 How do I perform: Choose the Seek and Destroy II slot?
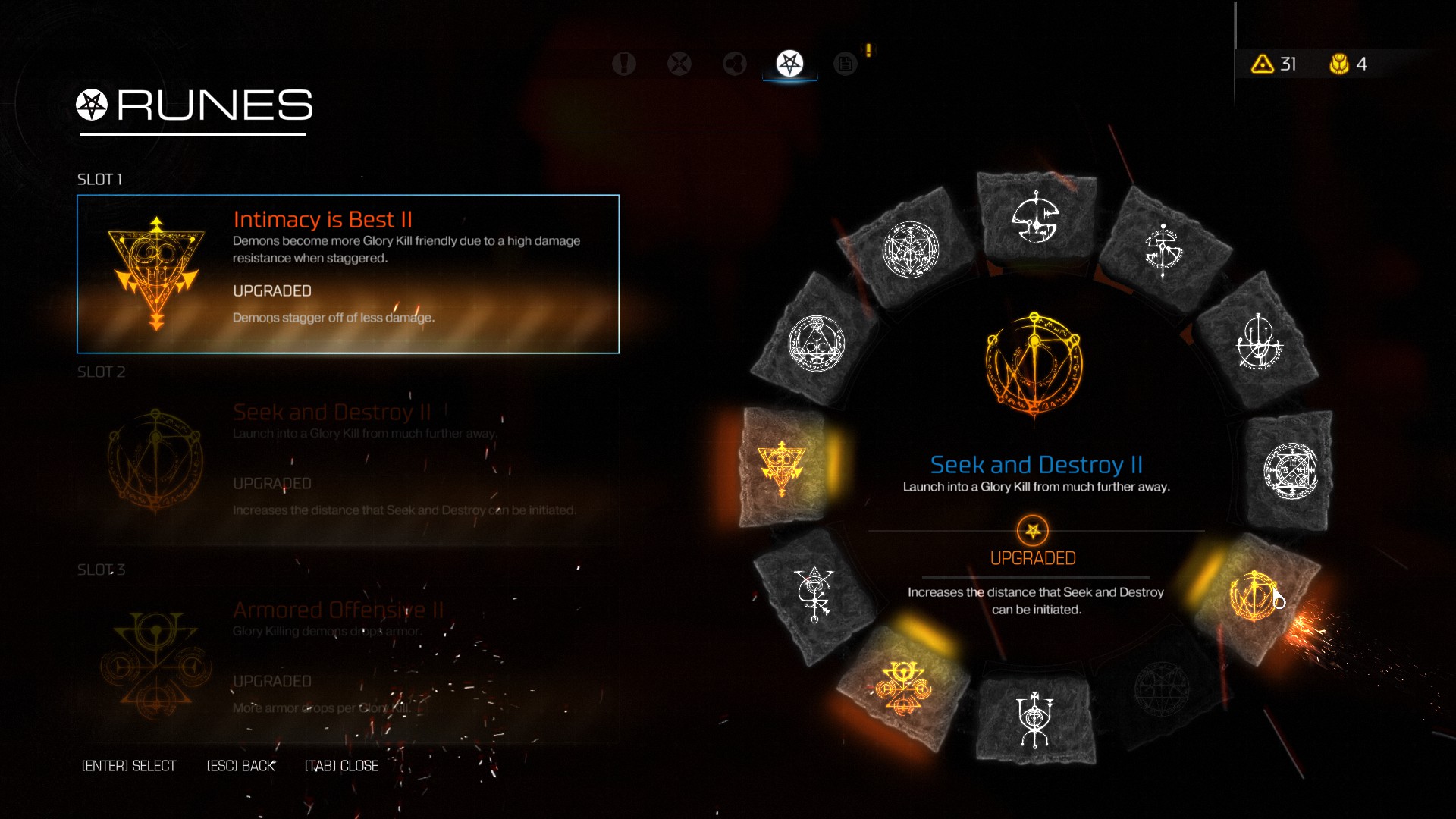[x=347, y=464]
